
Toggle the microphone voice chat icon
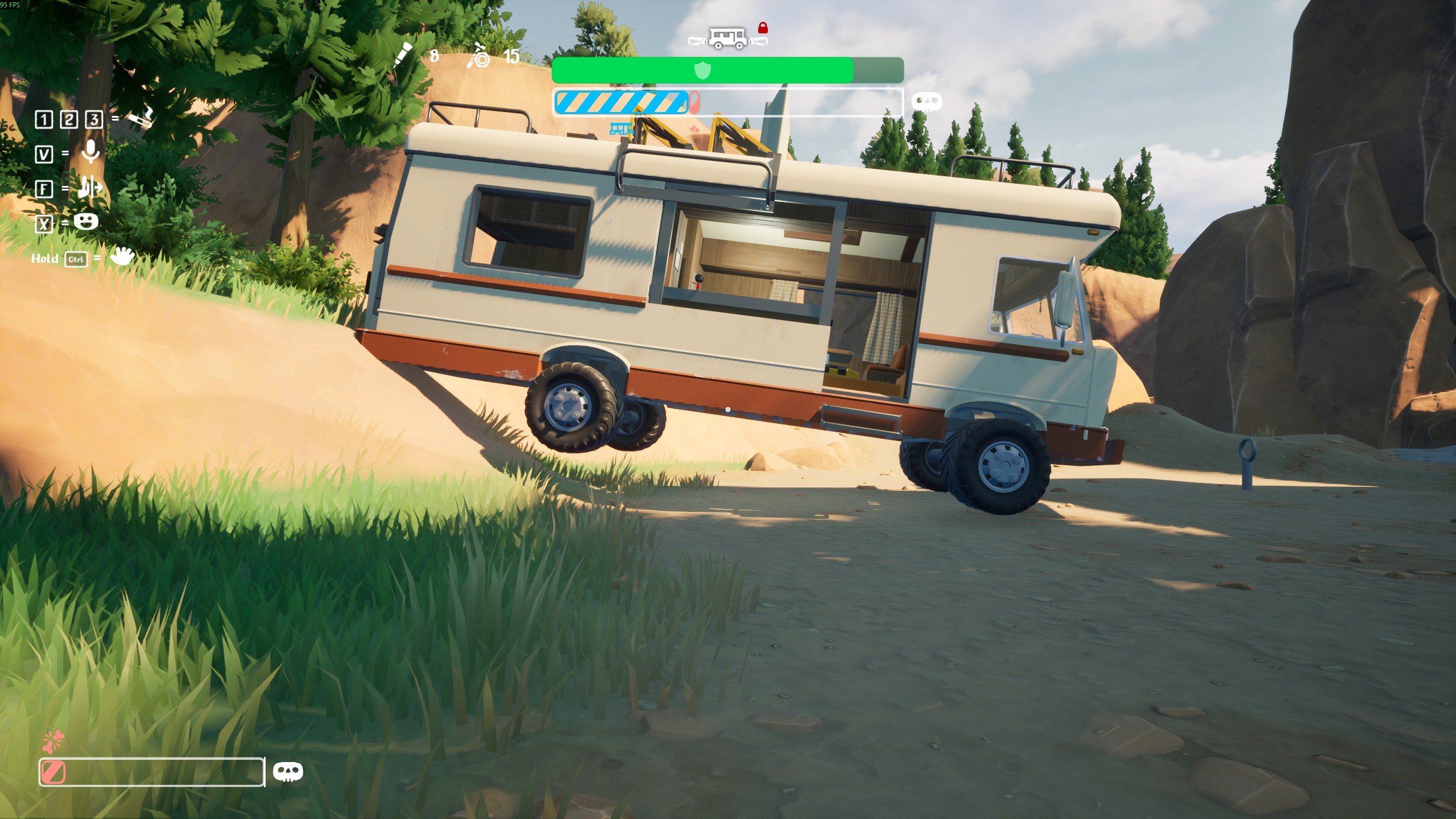[90, 152]
